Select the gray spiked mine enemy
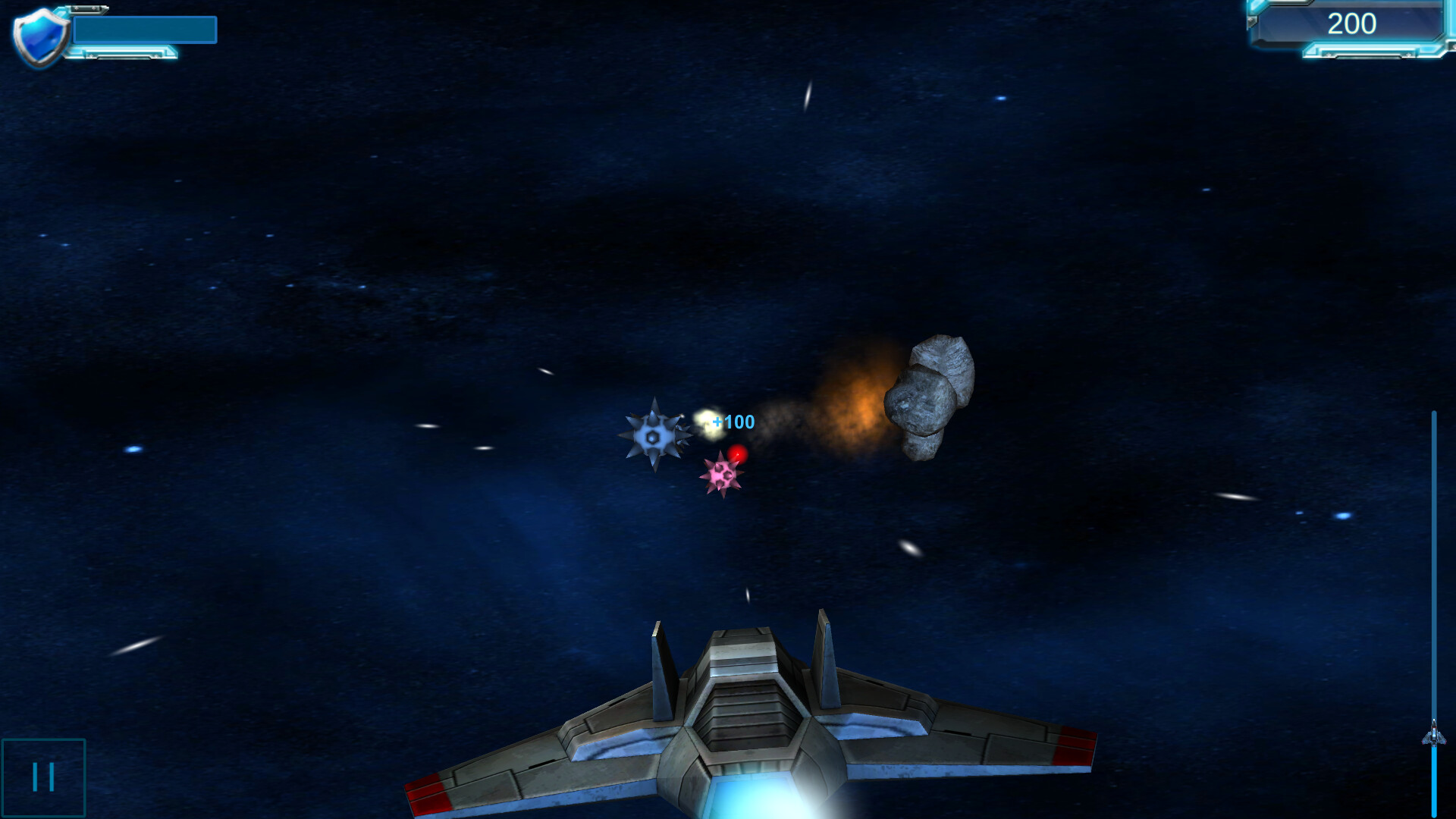The width and height of the screenshot is (1456, 819). (654, 436)
